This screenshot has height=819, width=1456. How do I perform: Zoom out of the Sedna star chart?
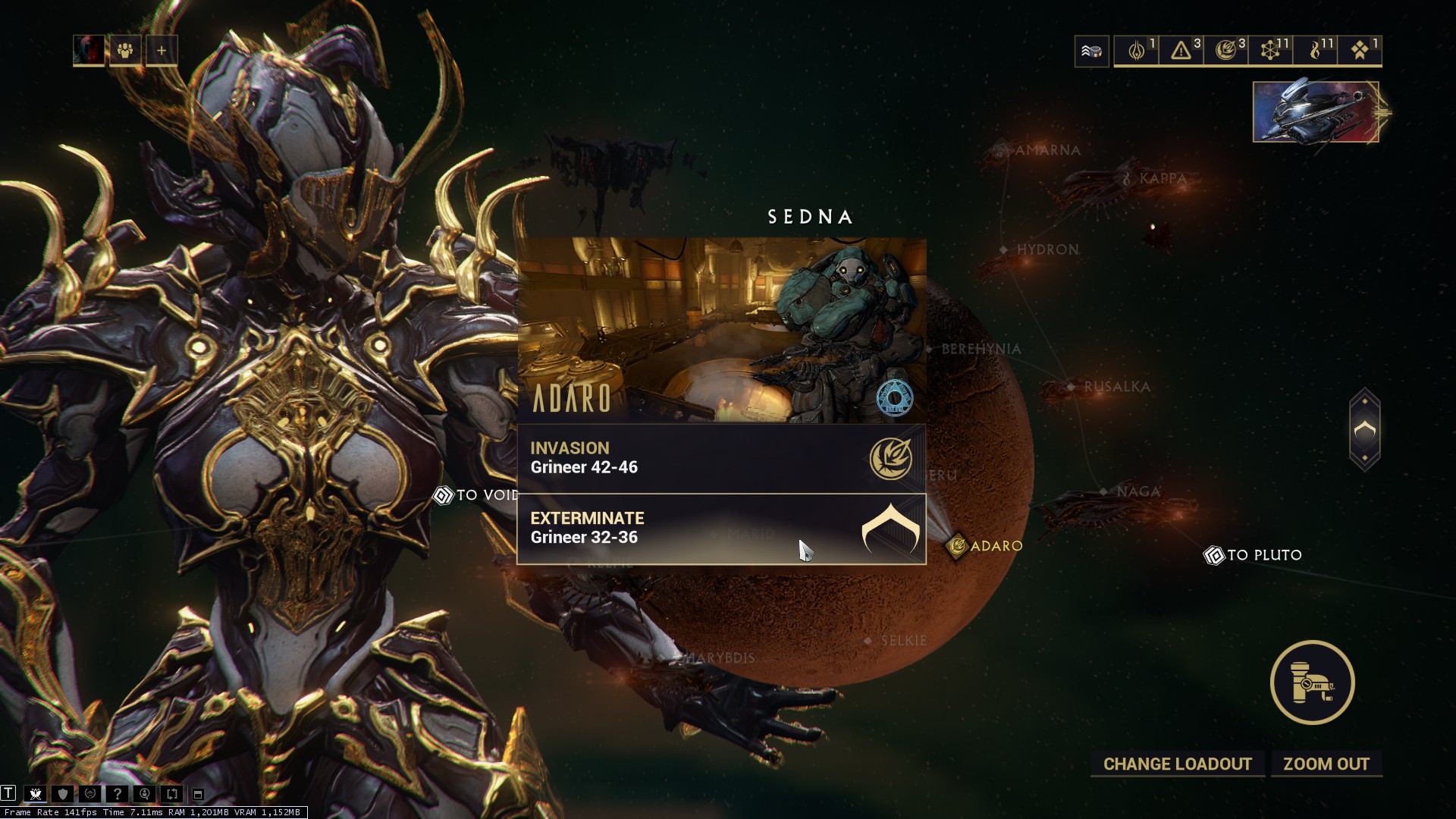coord(1326,764)
